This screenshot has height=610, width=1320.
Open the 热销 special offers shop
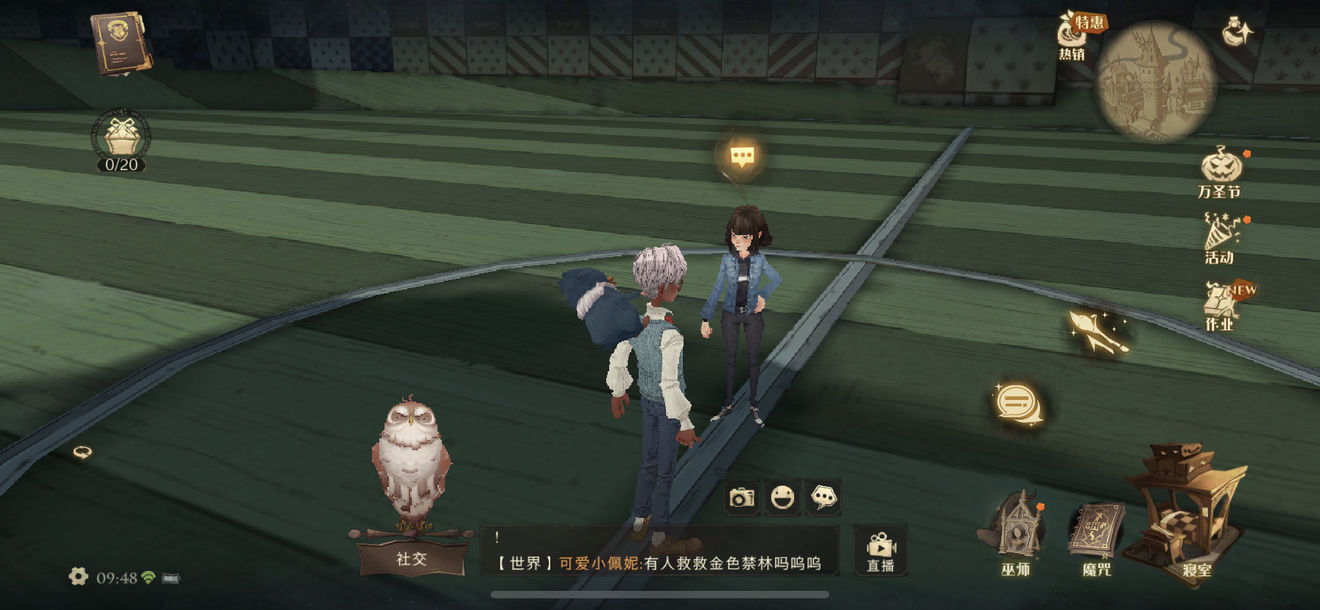click(1075, 38)
